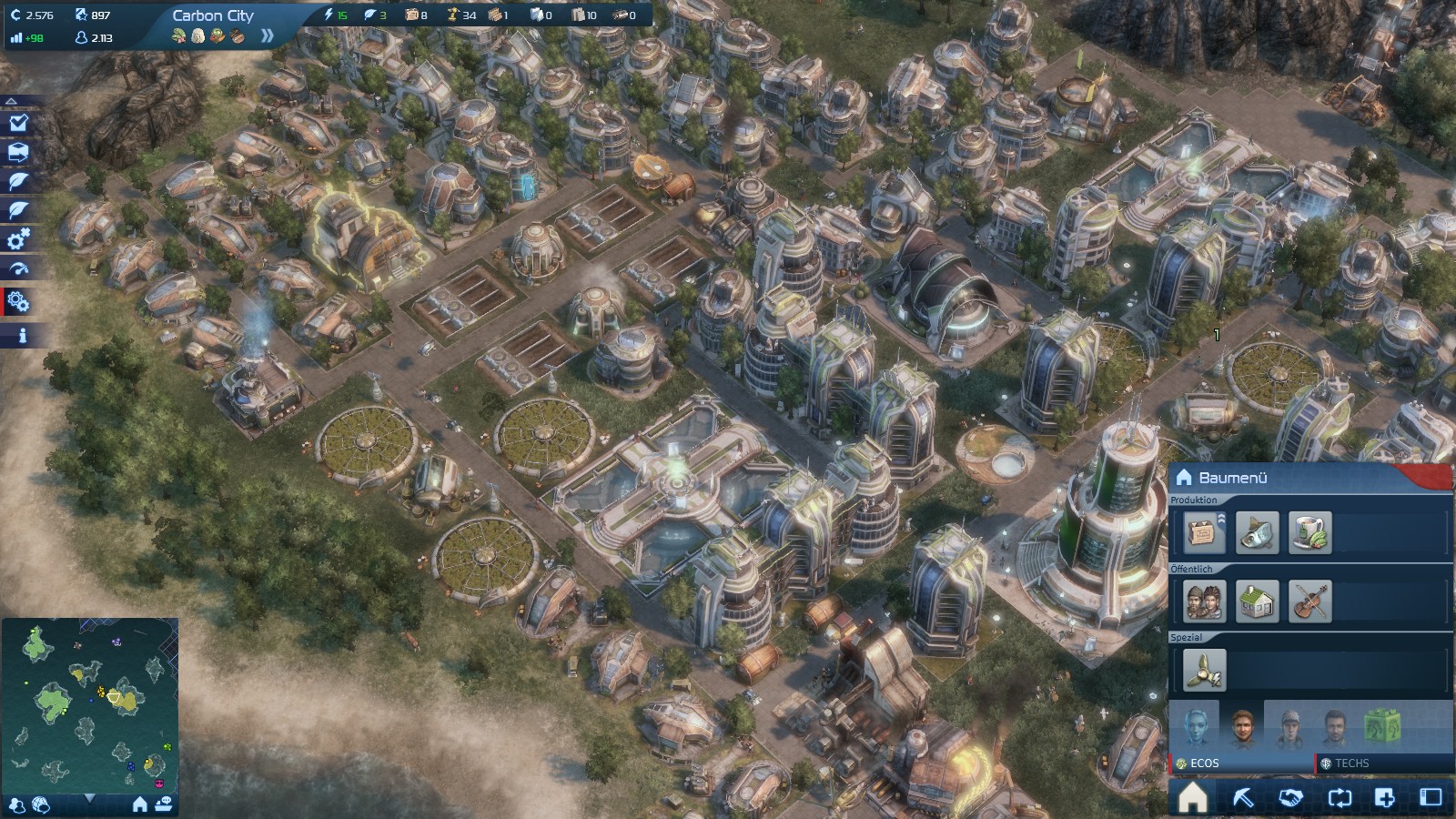
Task: Click the minimap island overview
Action: (90, 703)
